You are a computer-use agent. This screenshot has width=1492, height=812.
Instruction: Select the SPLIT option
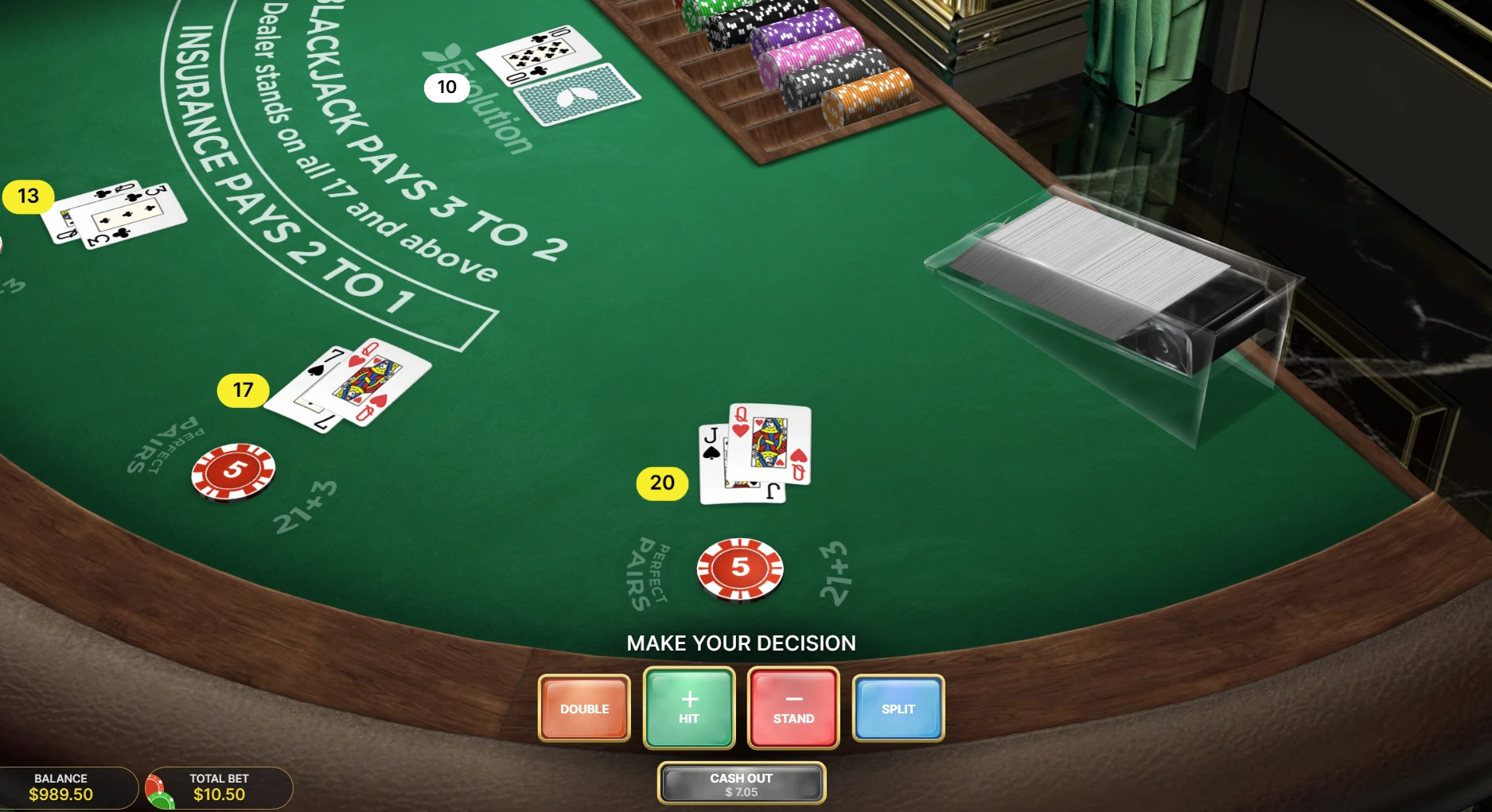pyautogui.click(x=898, y=708)
